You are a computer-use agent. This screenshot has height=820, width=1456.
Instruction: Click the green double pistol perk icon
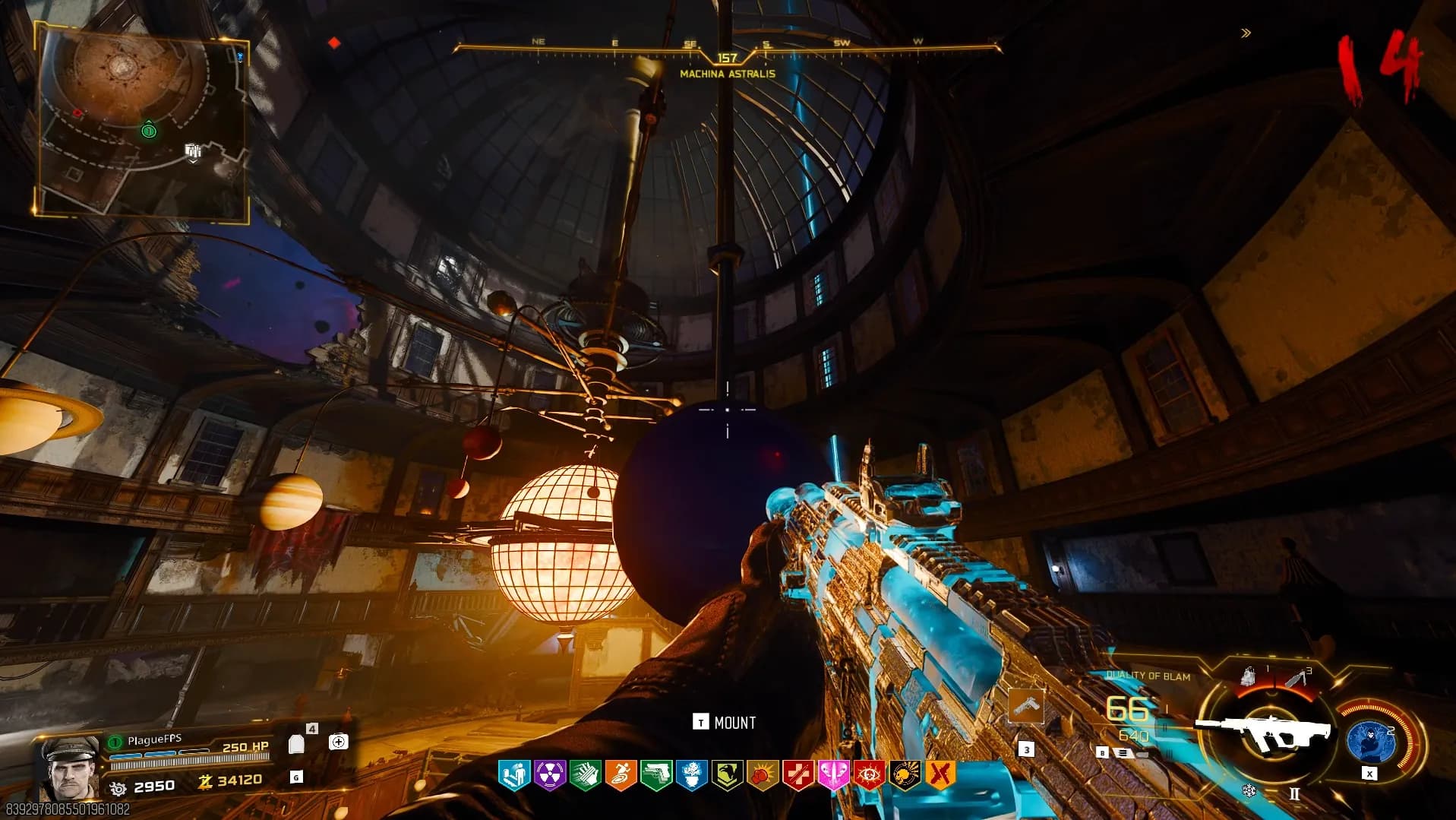pyautogui.click(x=656, y=775)
